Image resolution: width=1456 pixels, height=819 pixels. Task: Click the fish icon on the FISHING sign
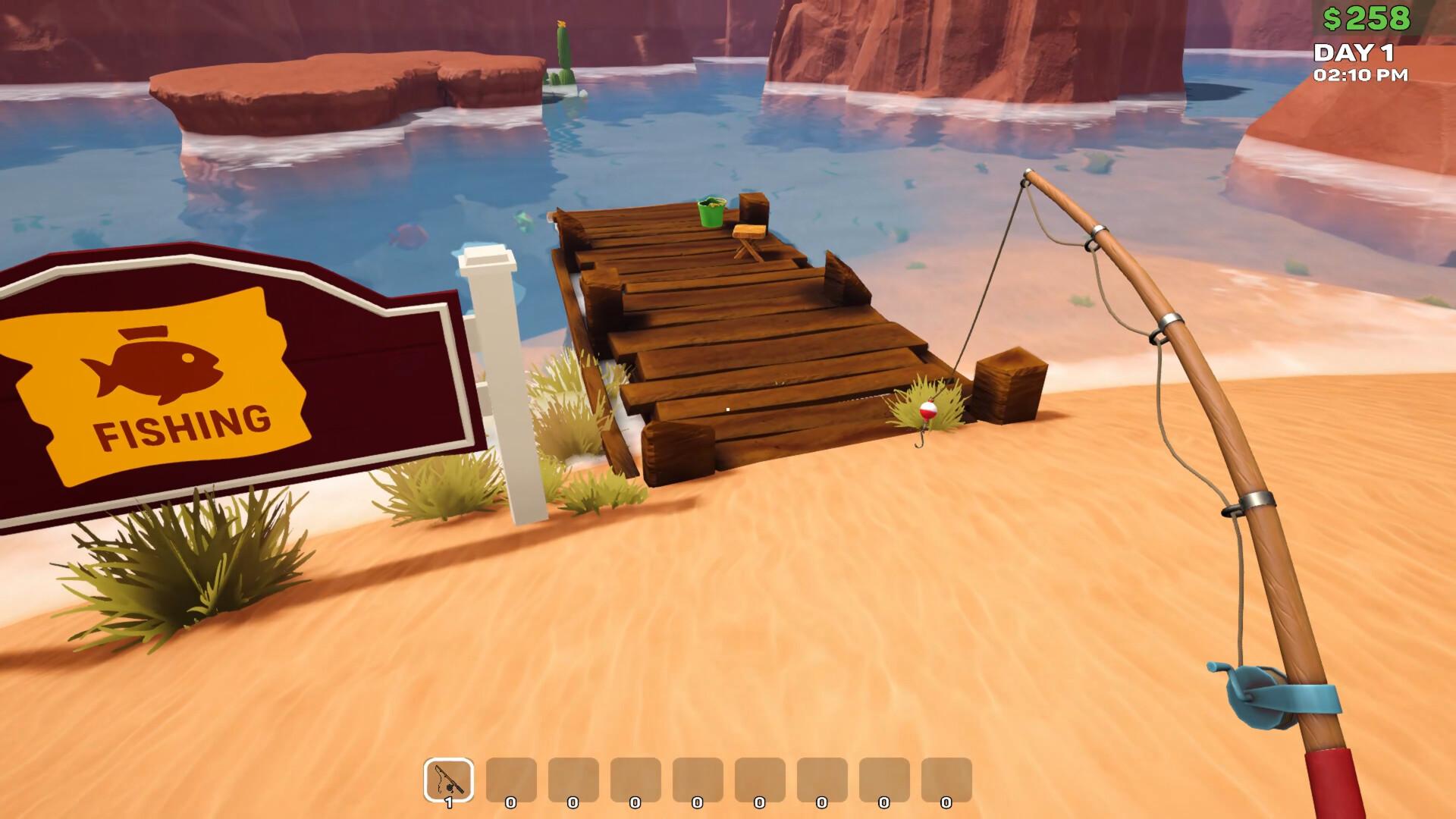coord(152,368)
